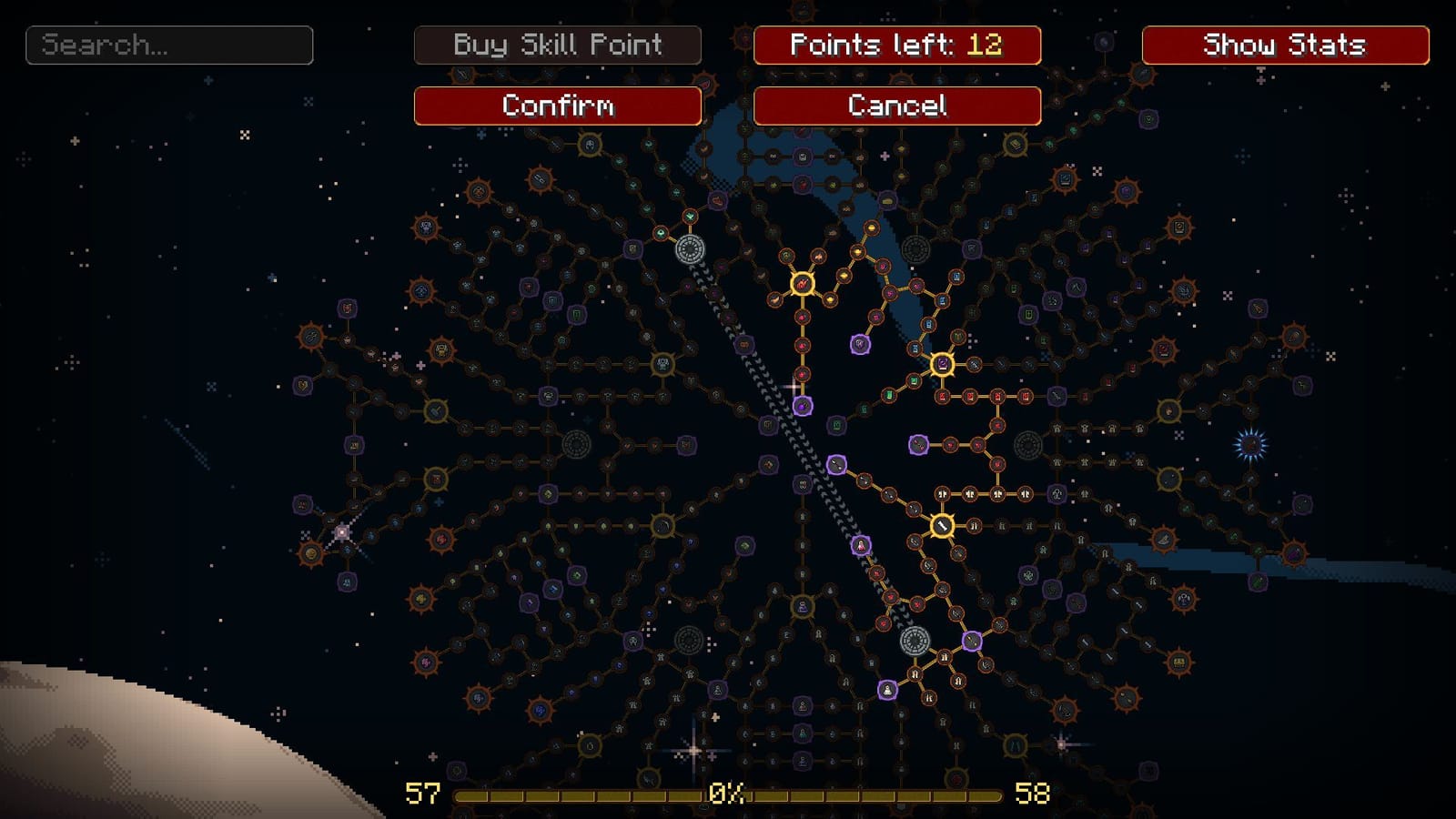Open Show Stats
This screenshot has height=819, width=1456.
1284,44
